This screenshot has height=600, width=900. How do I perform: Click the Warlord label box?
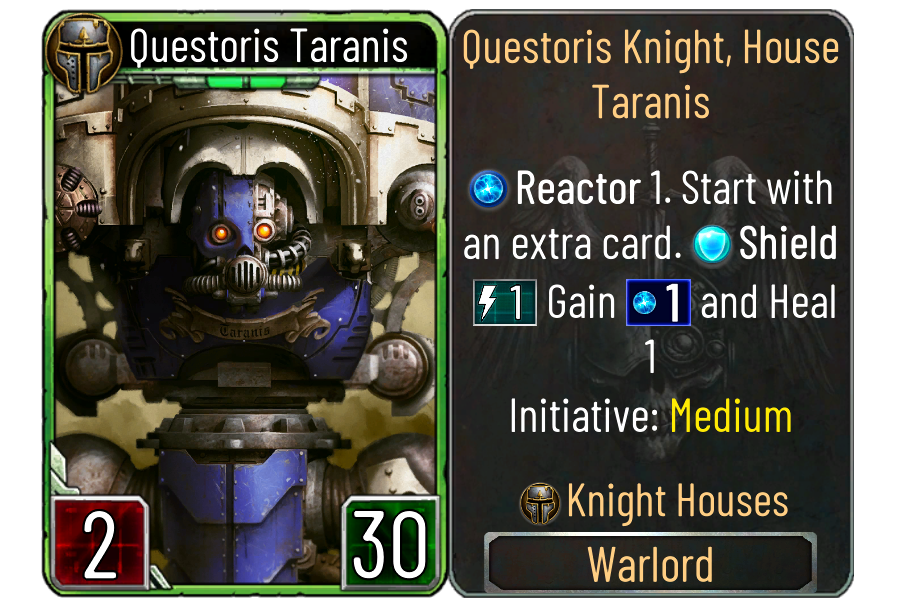click(650, 564)
